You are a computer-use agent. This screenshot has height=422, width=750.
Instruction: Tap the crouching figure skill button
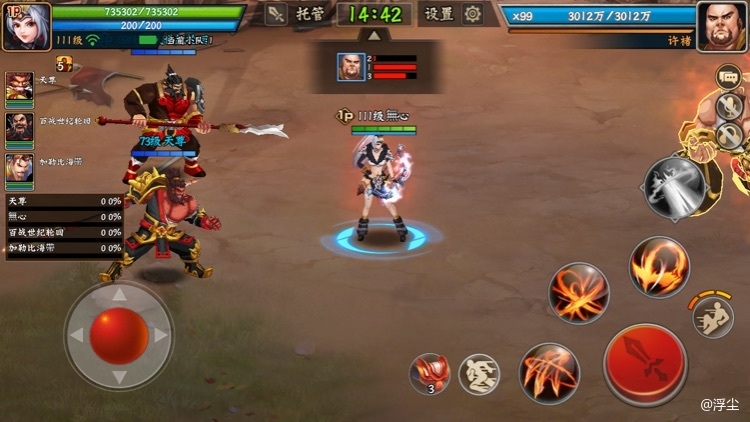(x=479, y=374)
